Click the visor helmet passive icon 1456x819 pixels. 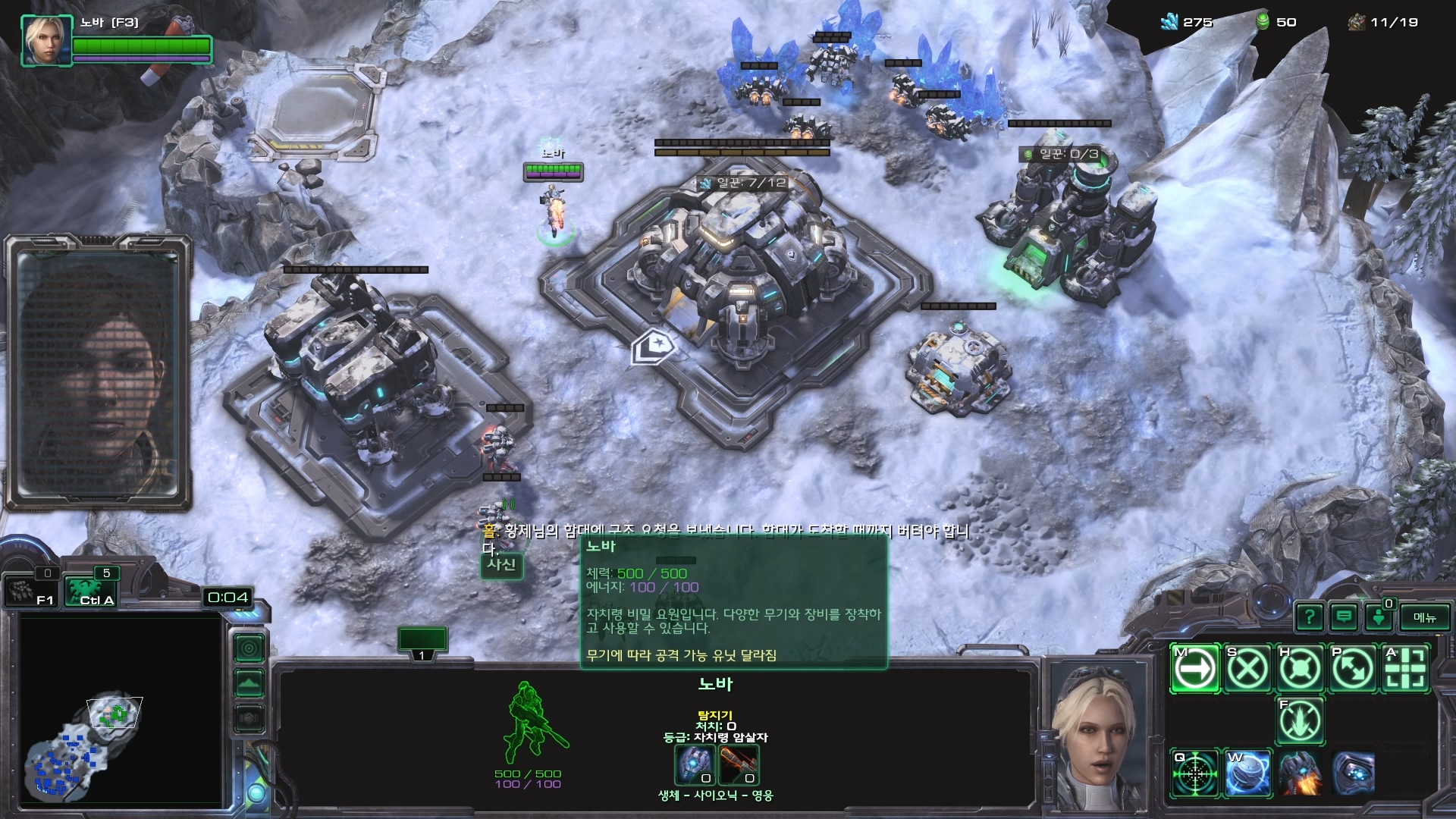[x=1352, y=773]
